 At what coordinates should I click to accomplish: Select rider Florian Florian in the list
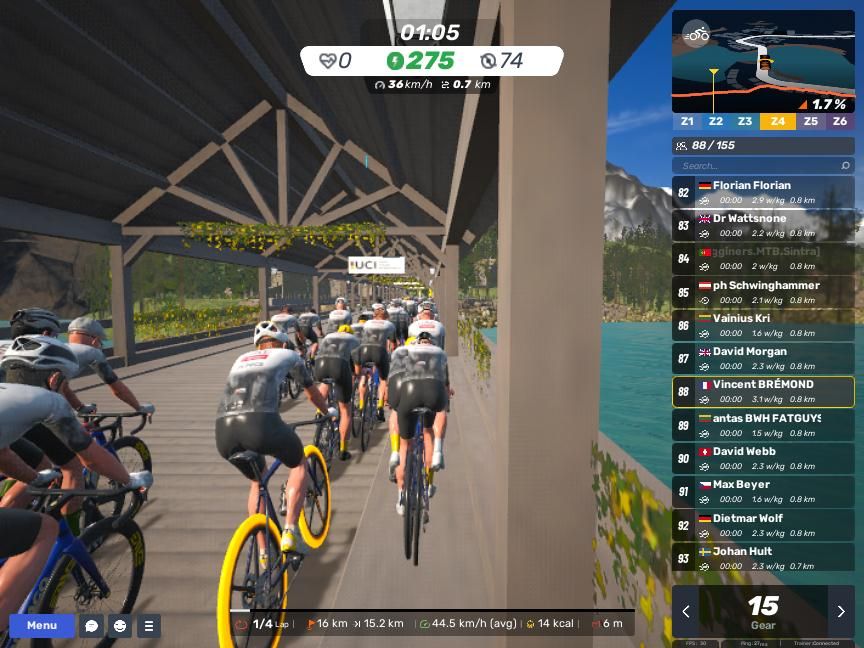[x=763, y=192]
